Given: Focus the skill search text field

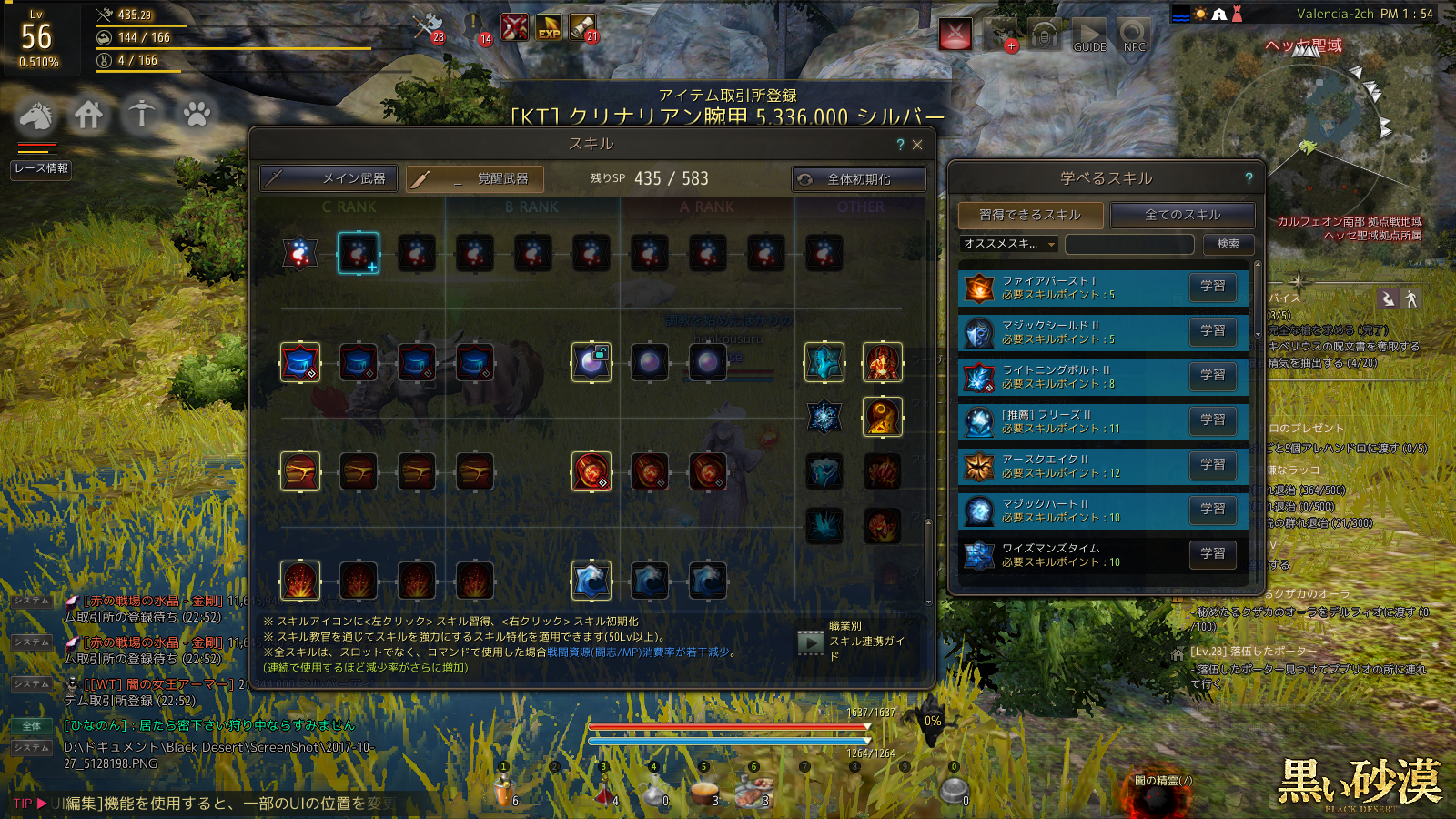Looking at the screenshot, I should [x=1129, y=244].
